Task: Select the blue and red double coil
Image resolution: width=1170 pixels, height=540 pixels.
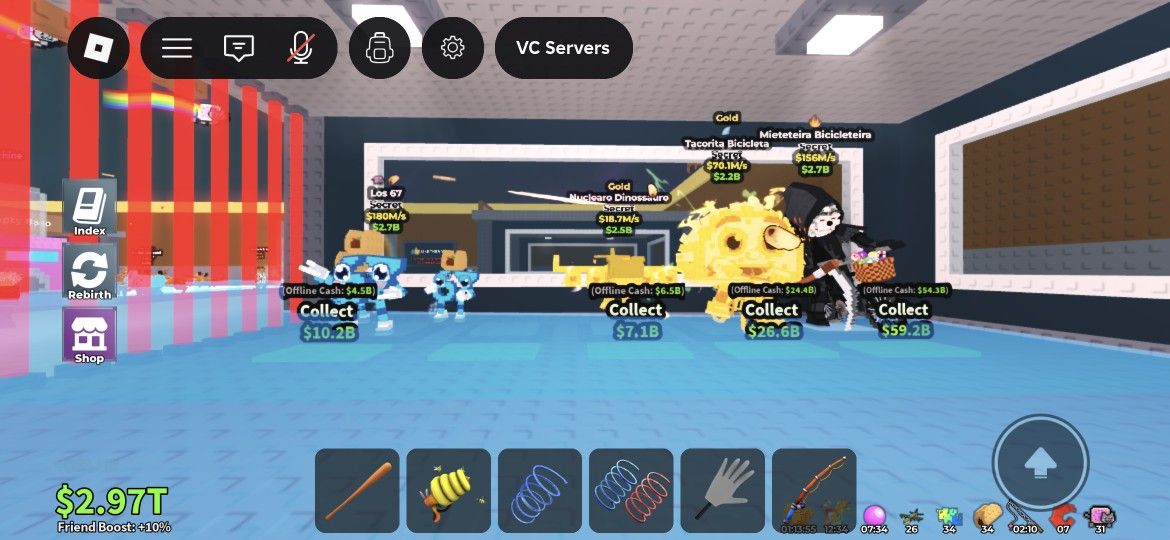Action: click(x=631, y=490)
